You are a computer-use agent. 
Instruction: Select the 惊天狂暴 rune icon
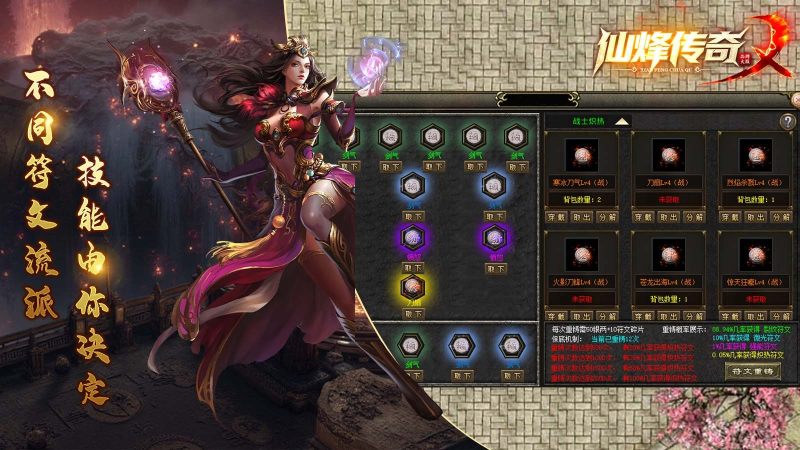[x=756, y=252]
